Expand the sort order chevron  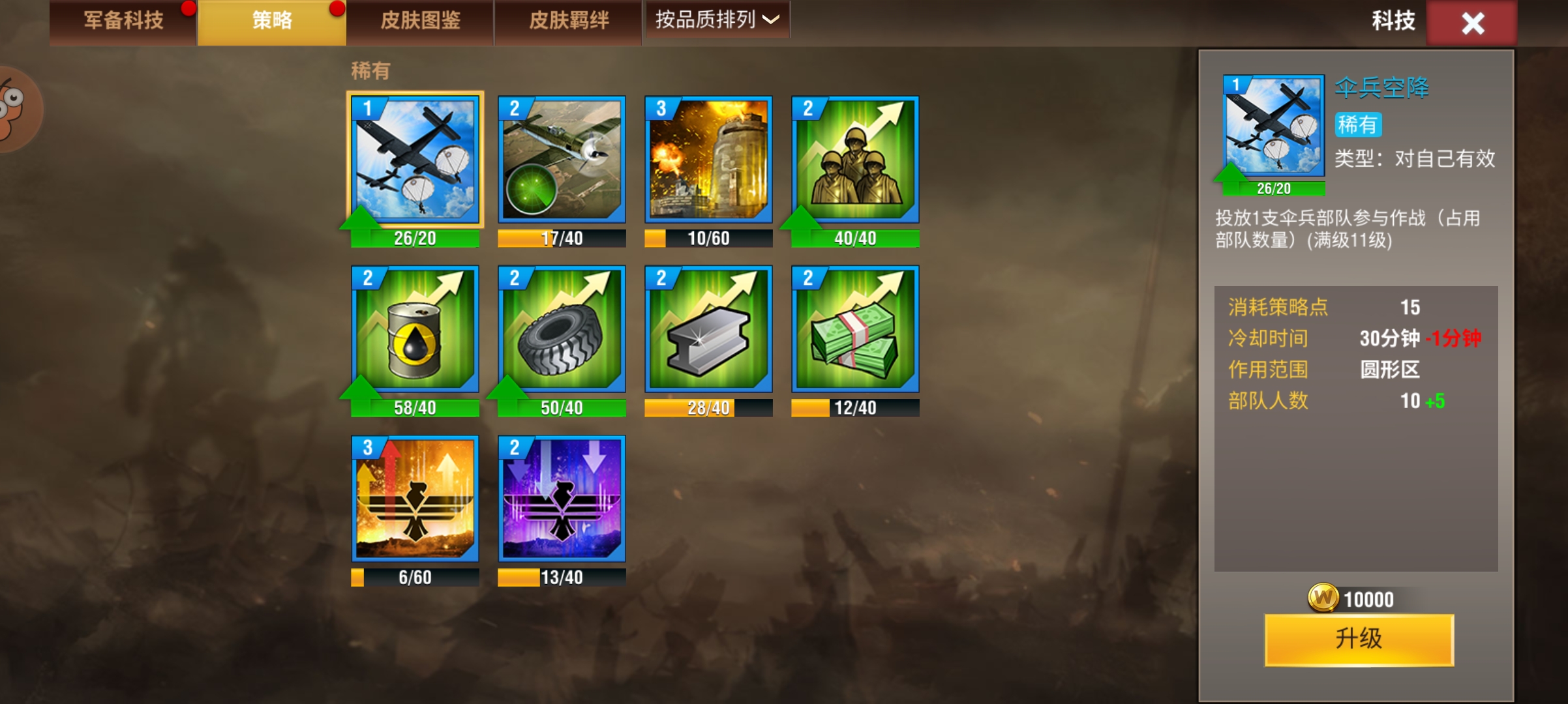pyautogui.click(x=772, y=21)
